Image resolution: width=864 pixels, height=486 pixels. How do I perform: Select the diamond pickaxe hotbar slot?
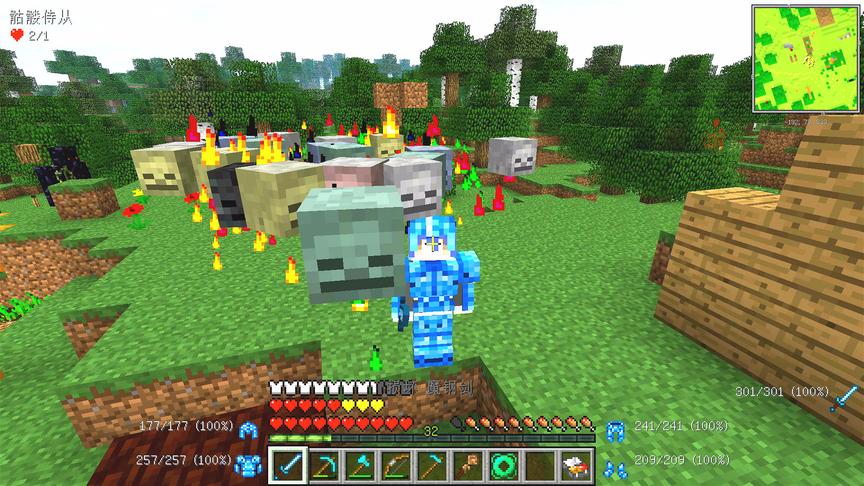click(324, 465)
